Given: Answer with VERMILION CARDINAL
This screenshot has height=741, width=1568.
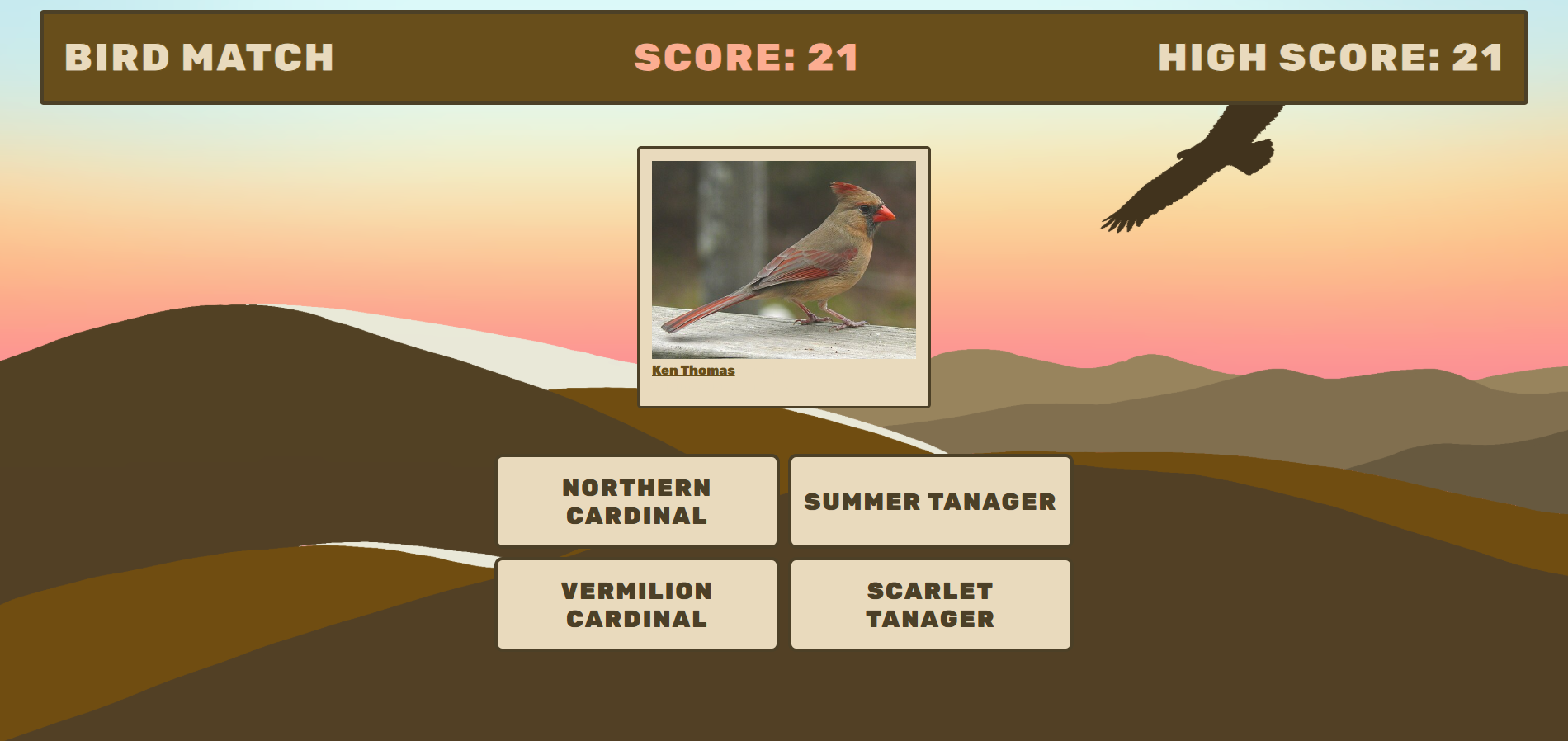Looking at the screenshot, I should (x=635, y=603).
